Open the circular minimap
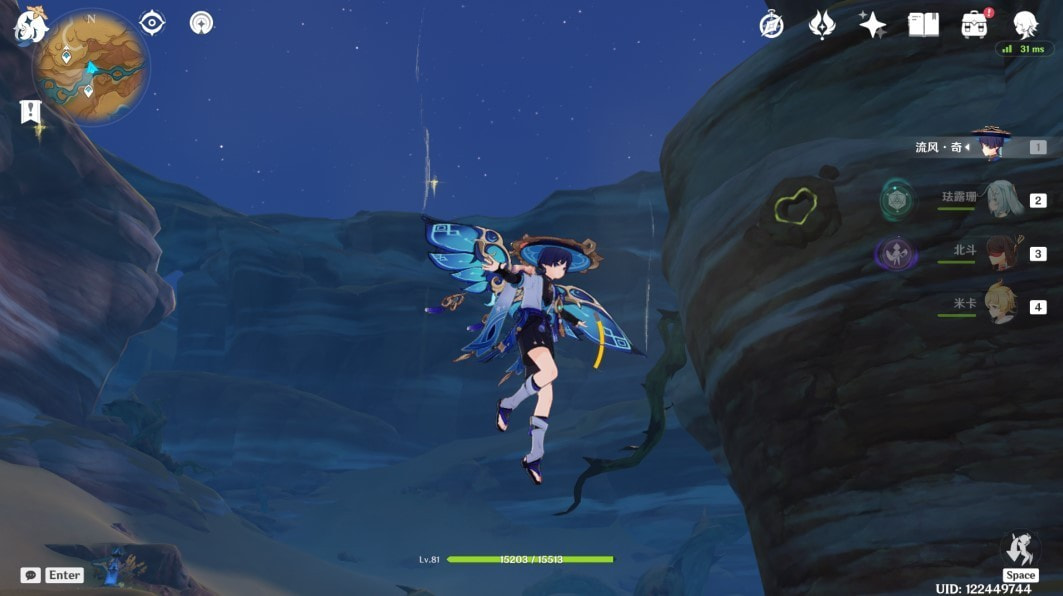This screenshot has height=596, width=1063. click(x=90, y=68)
